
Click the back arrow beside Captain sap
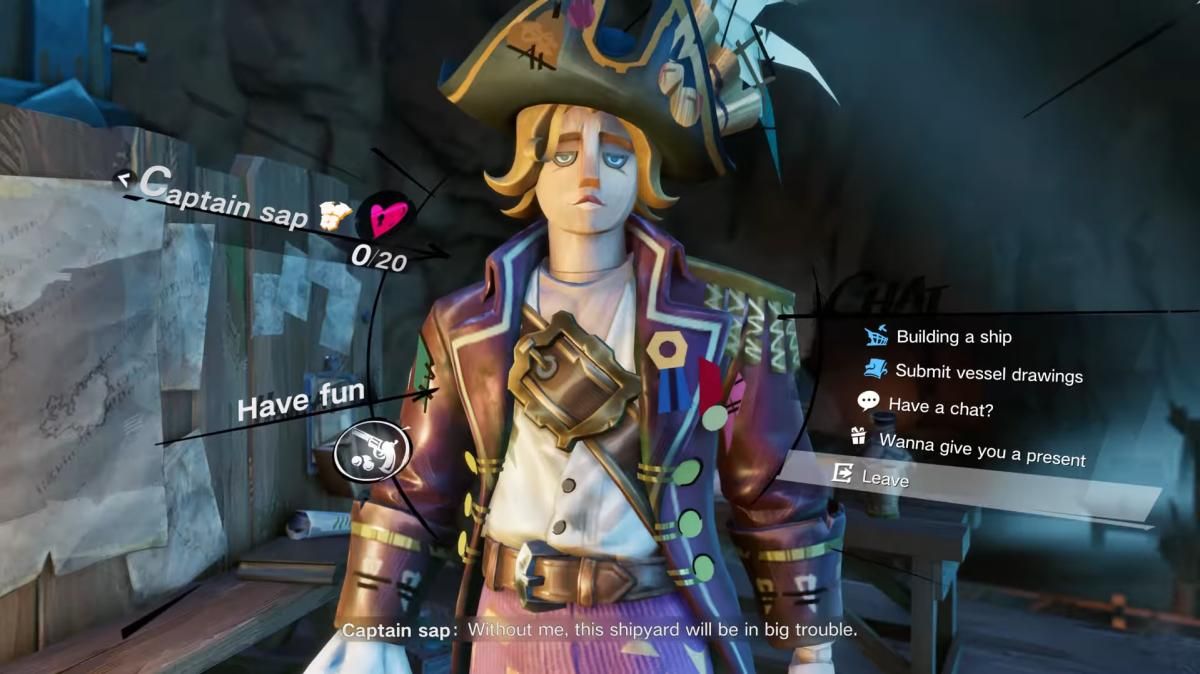pyautogui.click(x=125, y=179)
